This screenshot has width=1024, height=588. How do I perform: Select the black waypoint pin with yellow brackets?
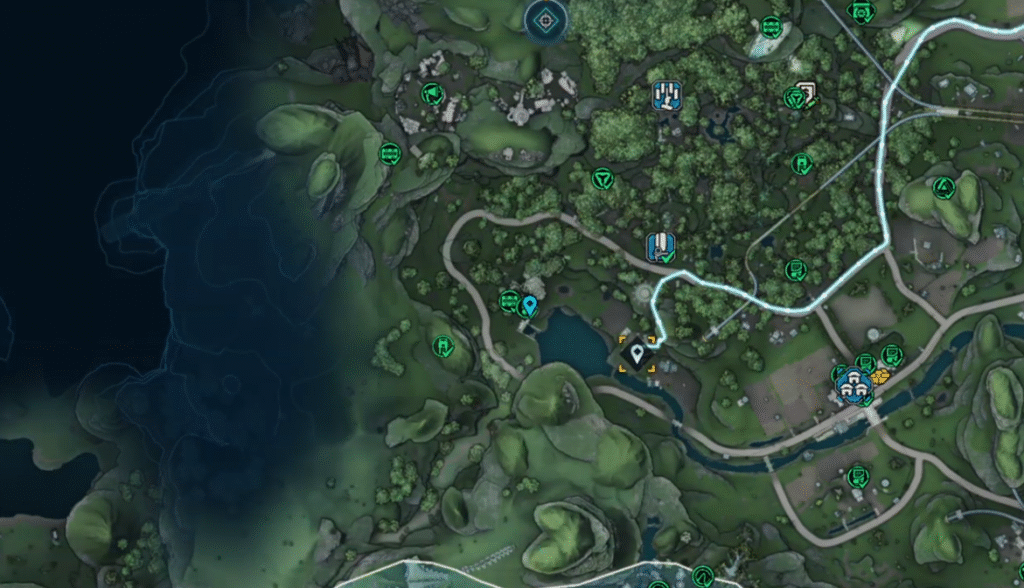pyautogui.click(x=637, y=353)
